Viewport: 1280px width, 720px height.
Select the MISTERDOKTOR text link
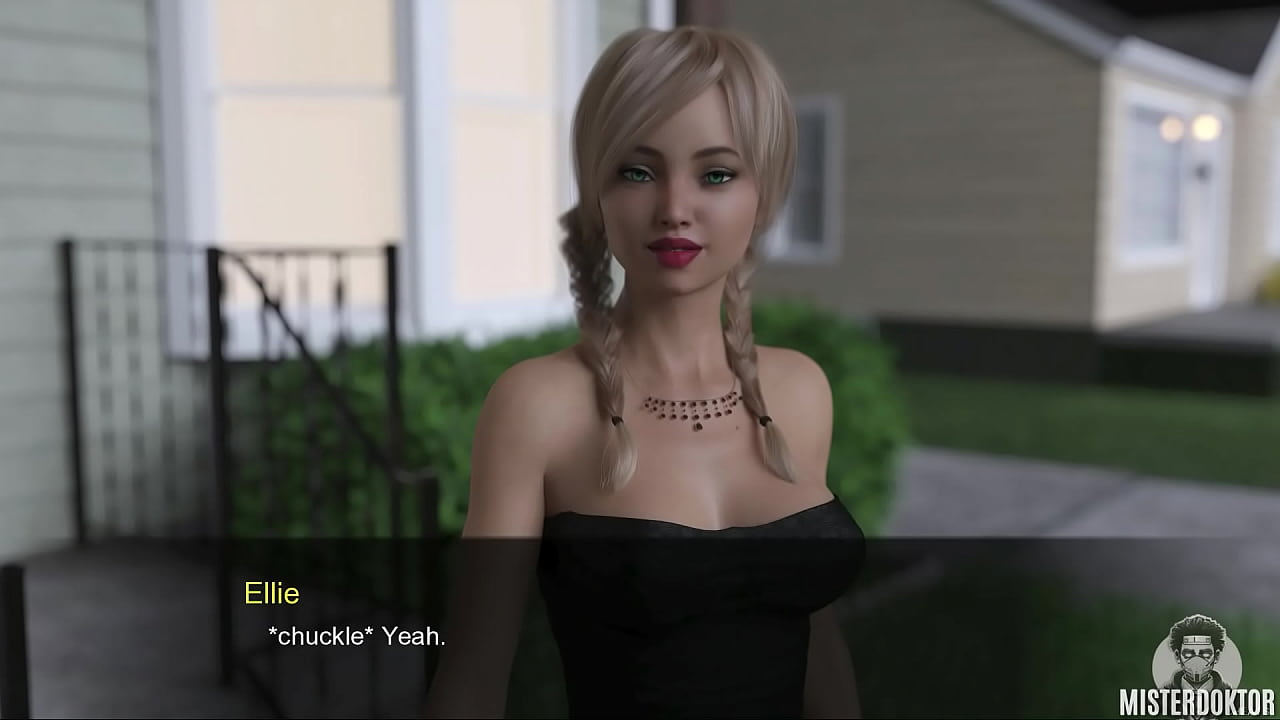pyautogui.click(x=1197, y=703)
